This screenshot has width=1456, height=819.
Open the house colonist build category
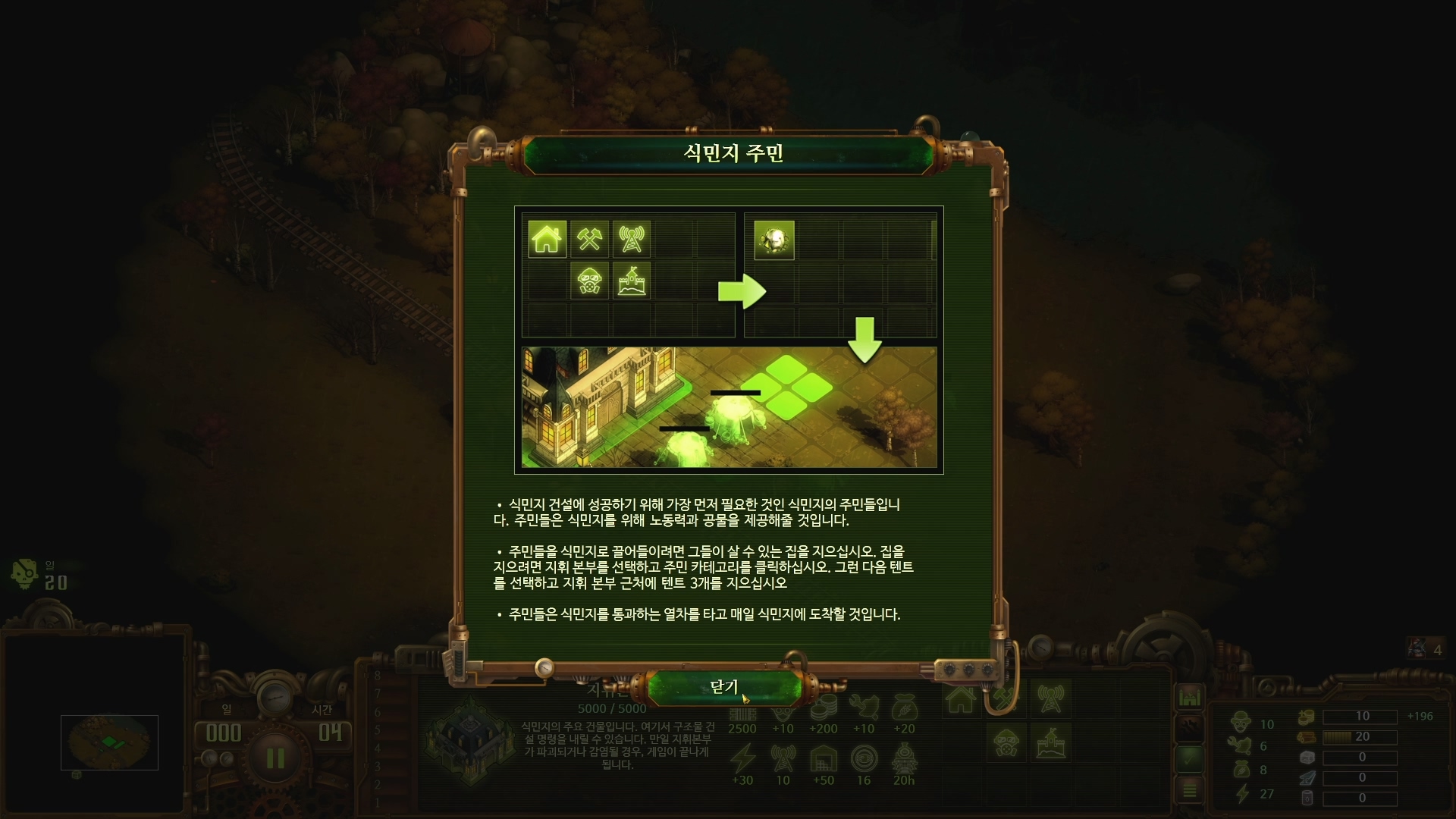point(961,699)
